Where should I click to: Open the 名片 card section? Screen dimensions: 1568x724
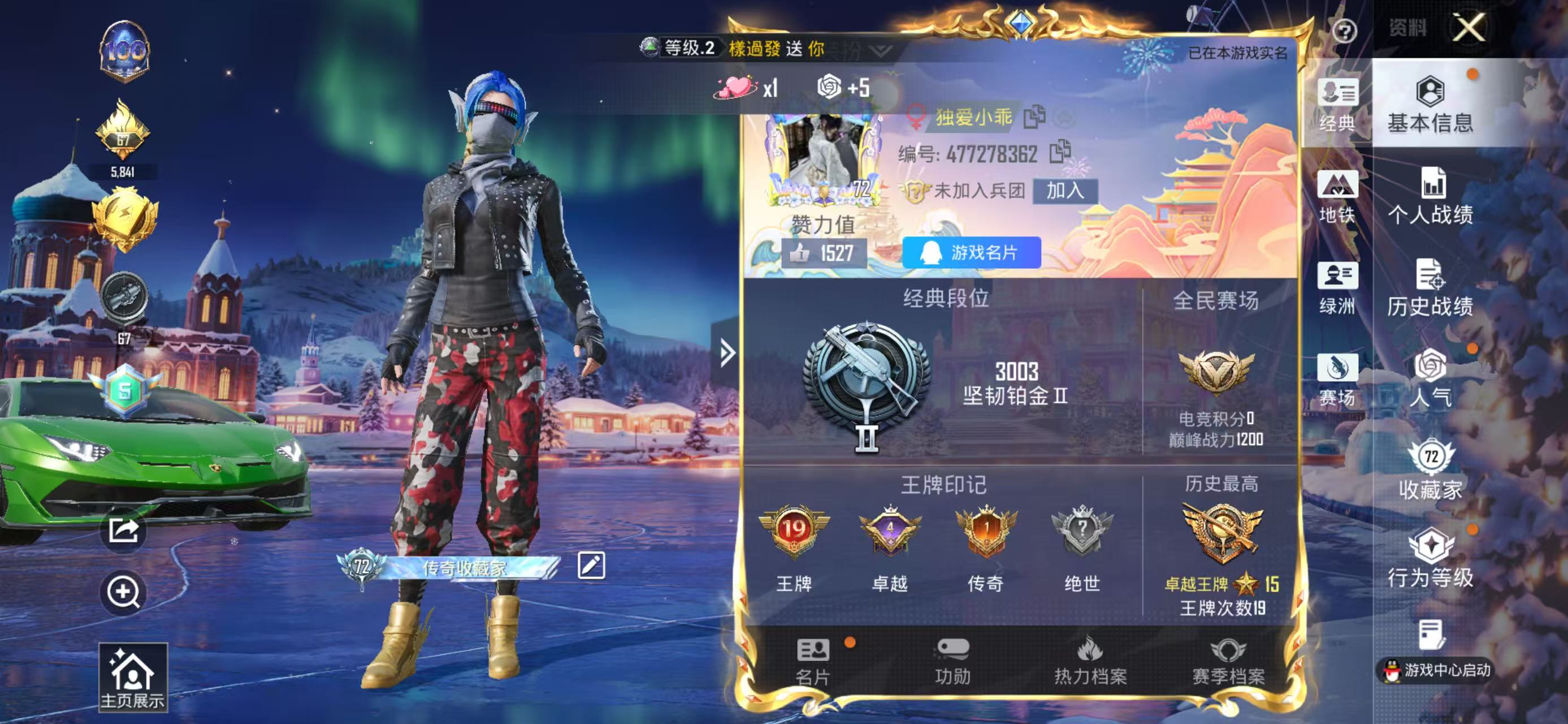(813, 661)
